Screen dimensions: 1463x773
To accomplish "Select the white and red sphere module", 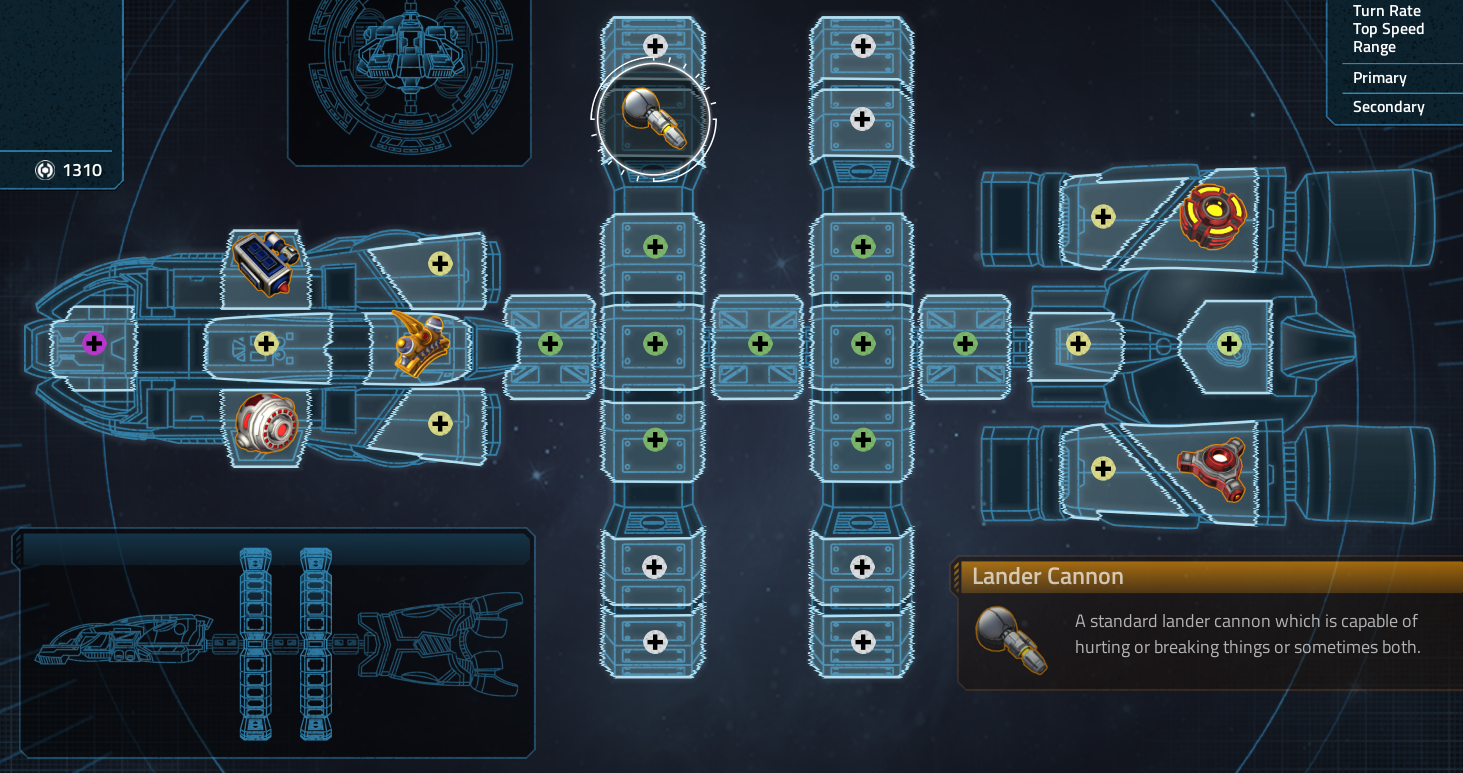I will coord(266,423).
